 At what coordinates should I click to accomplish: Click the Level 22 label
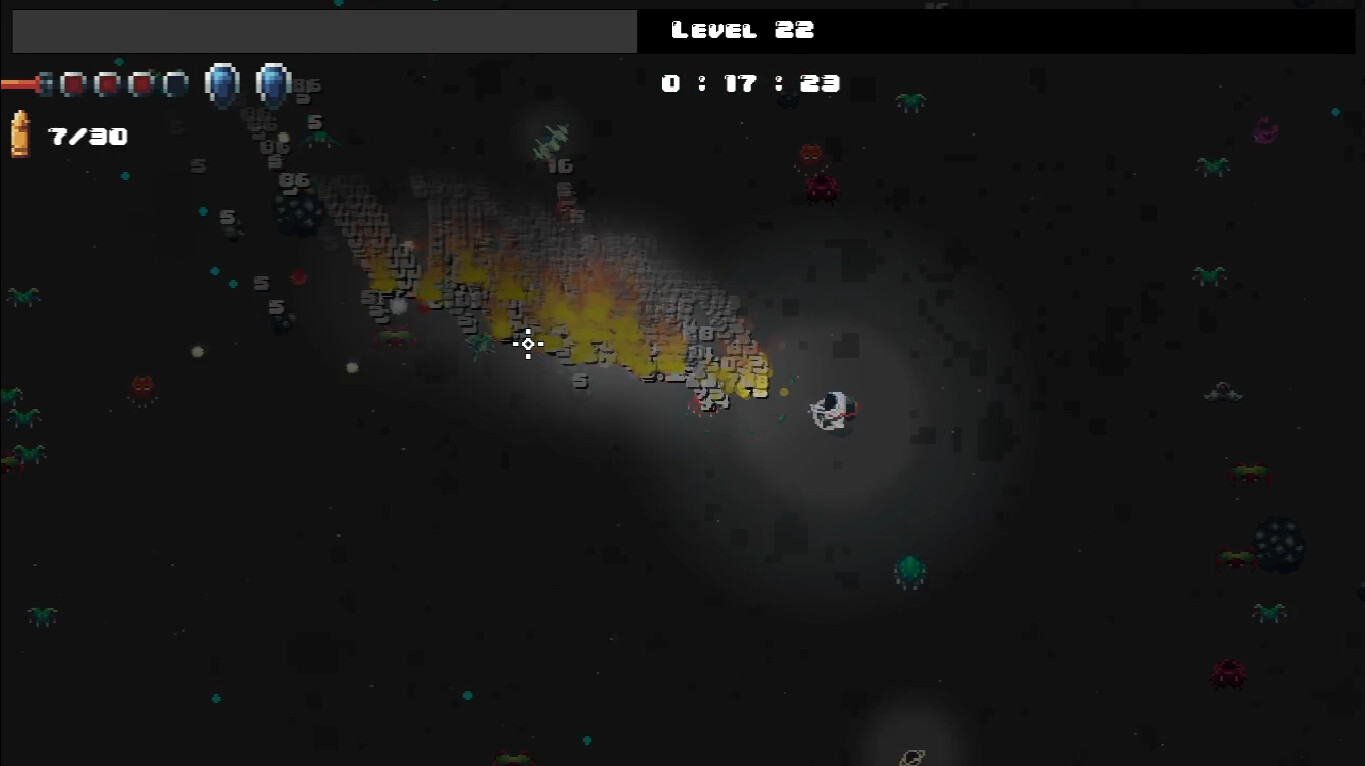(741, 30)
